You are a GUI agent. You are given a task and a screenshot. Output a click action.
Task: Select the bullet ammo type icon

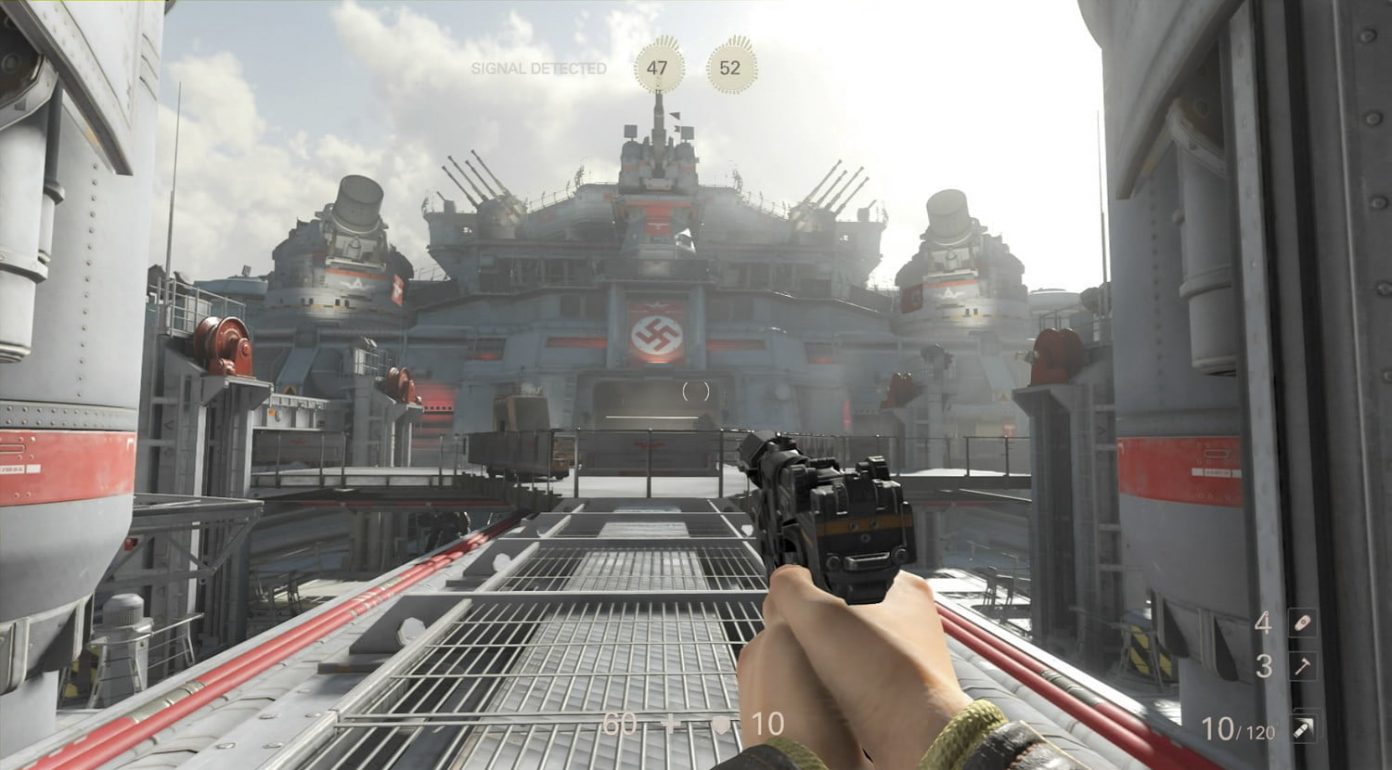click(x=1302, y=728)
